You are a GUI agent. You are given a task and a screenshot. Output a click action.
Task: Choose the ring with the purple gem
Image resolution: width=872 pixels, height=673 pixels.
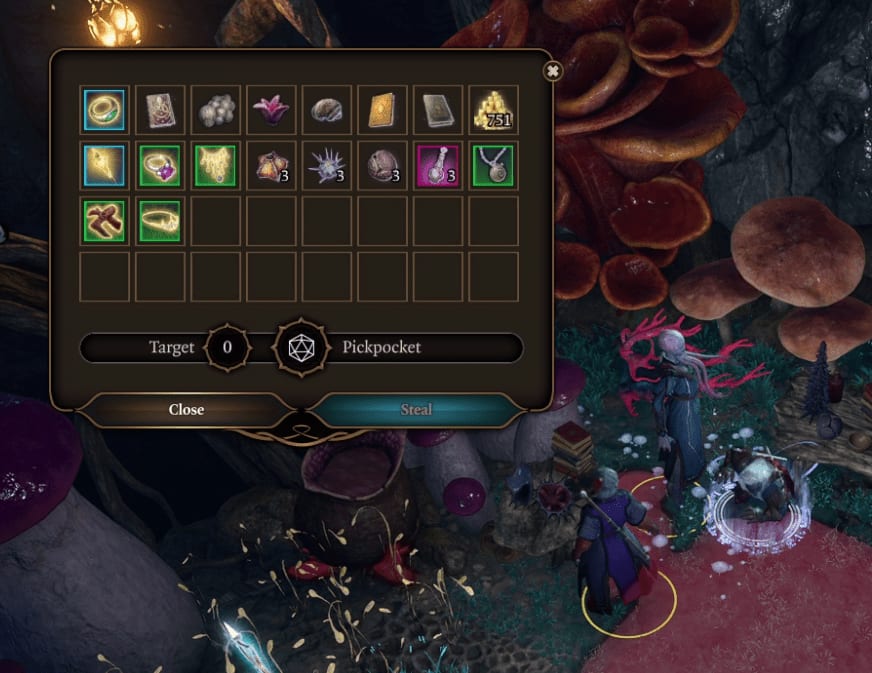point(160,166)
